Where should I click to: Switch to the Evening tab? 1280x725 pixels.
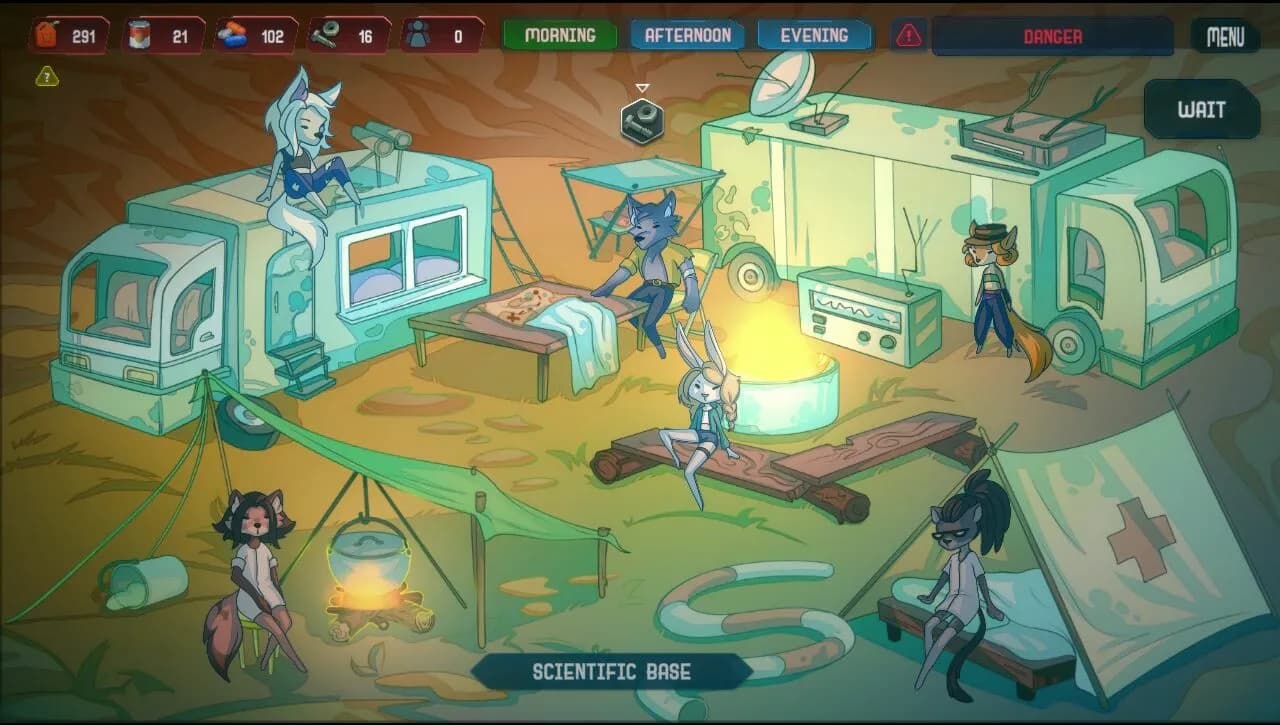coord(814,34)
